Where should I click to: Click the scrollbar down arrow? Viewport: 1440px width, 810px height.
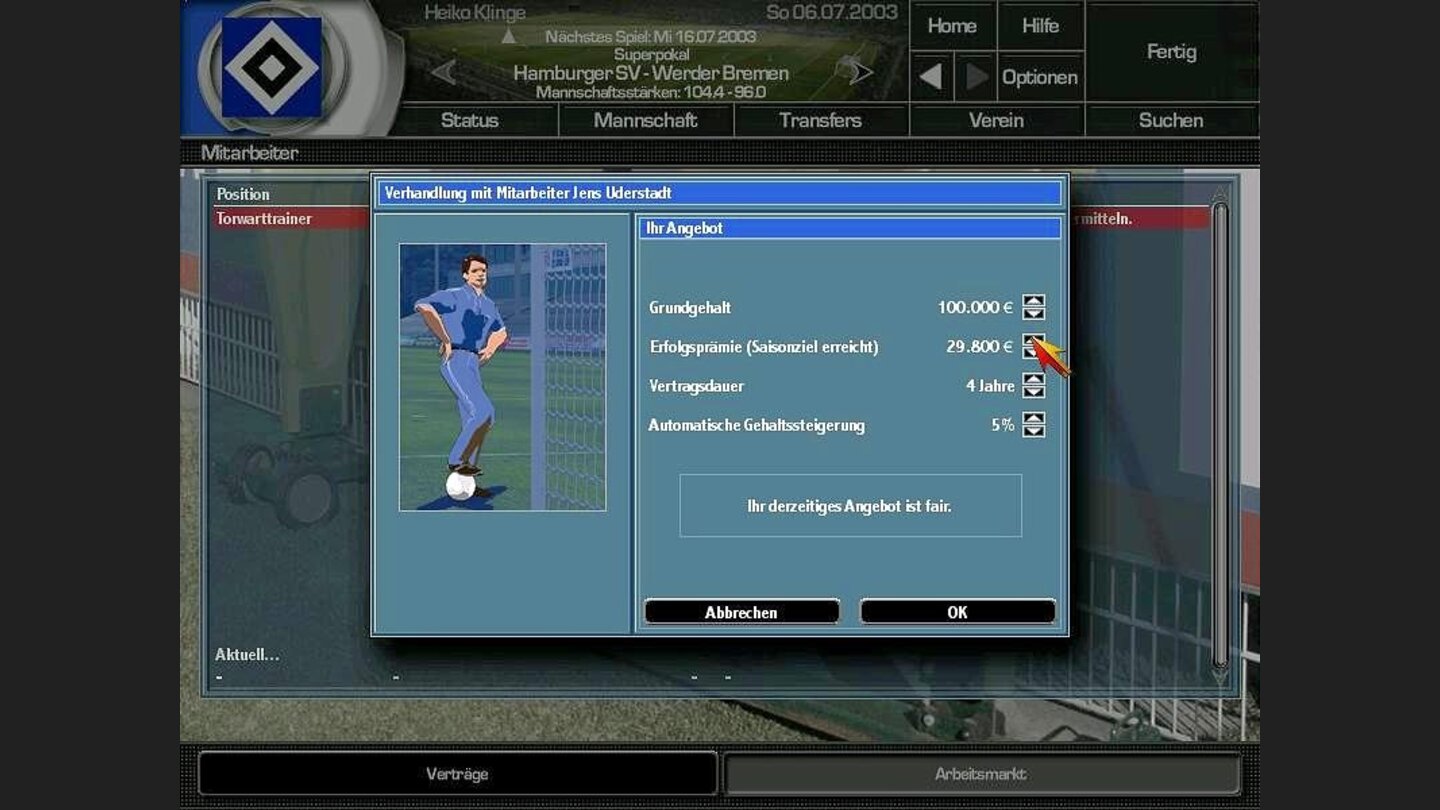coord(1219,678)
